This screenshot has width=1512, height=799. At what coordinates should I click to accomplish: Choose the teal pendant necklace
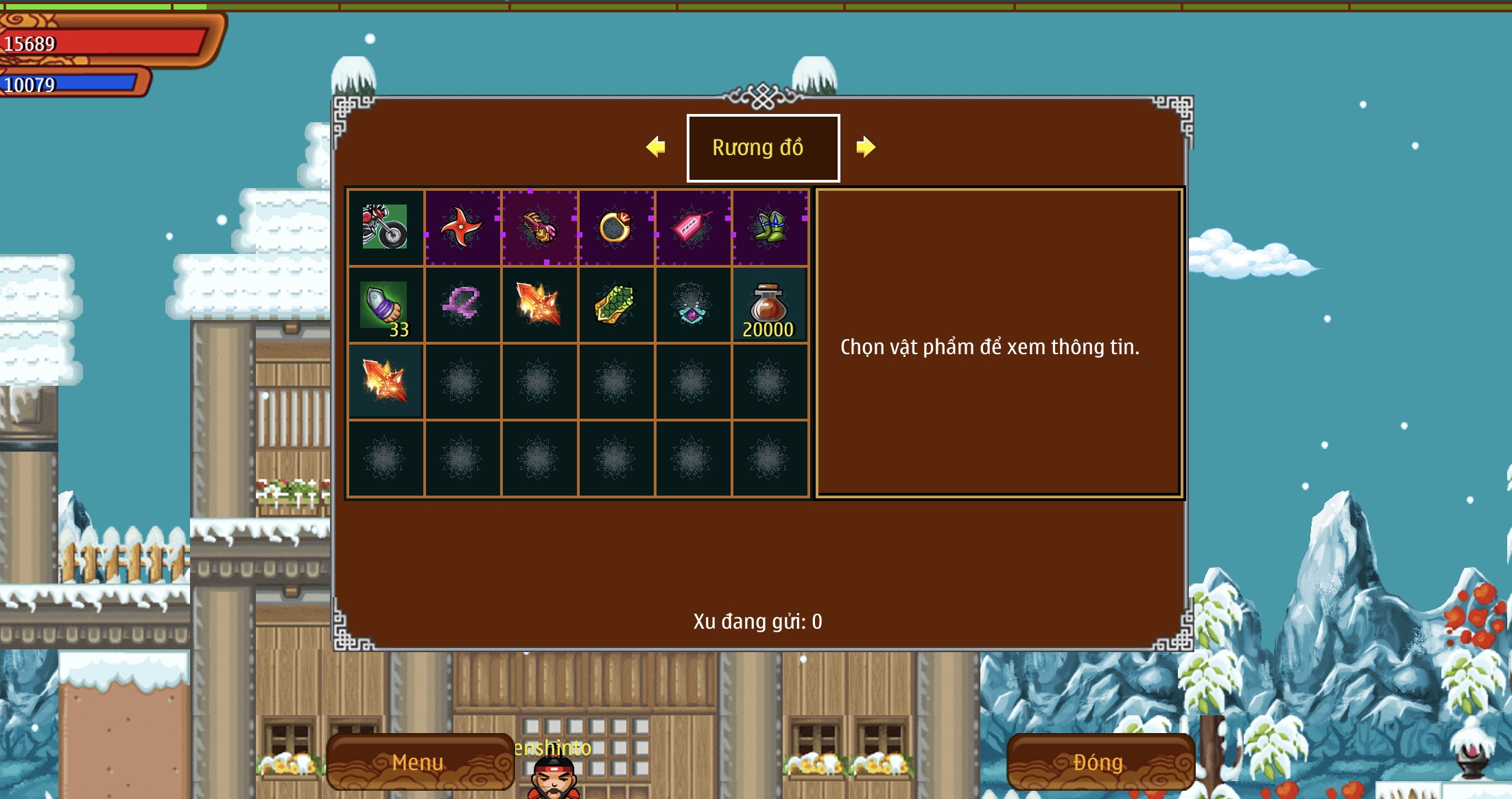[692, 305]
